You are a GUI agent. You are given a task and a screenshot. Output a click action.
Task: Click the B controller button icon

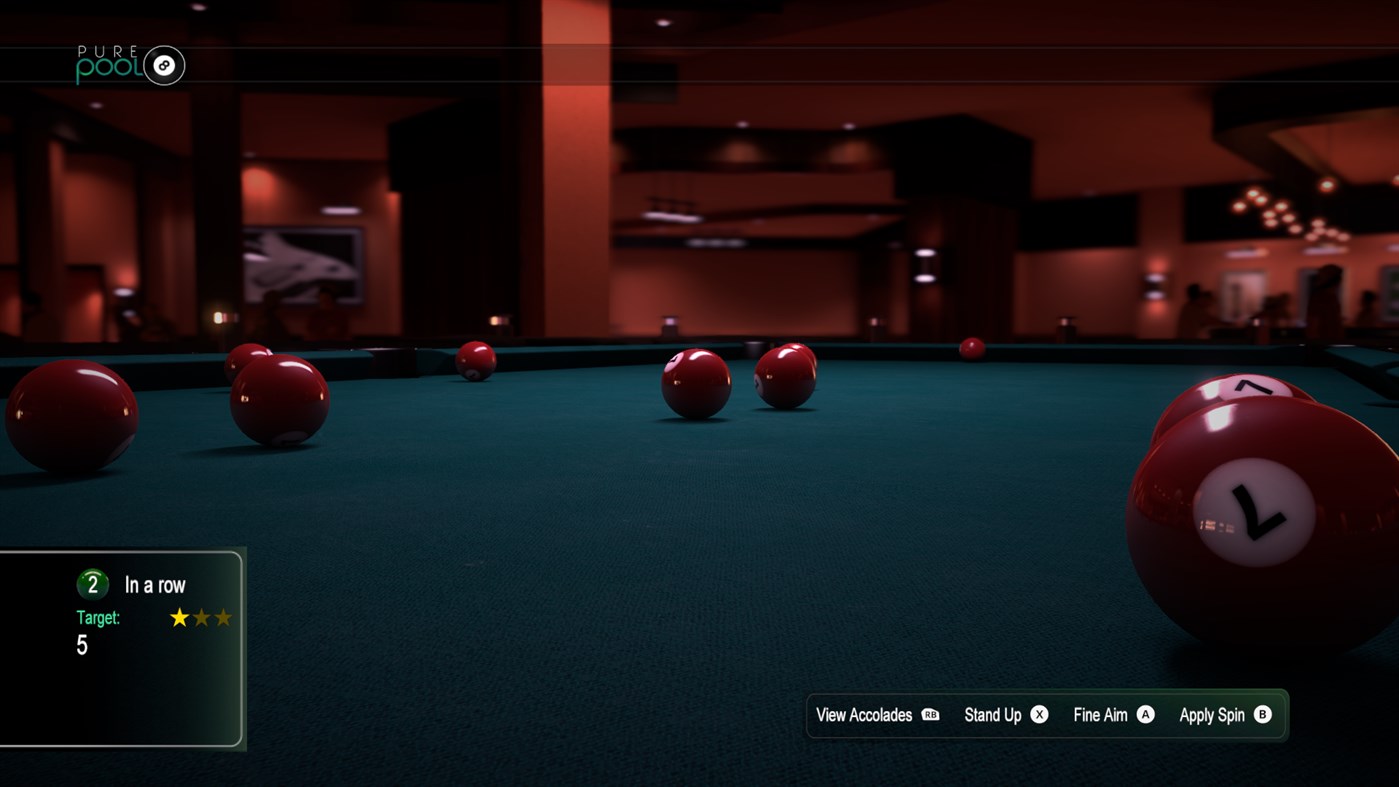(1261, 715)
